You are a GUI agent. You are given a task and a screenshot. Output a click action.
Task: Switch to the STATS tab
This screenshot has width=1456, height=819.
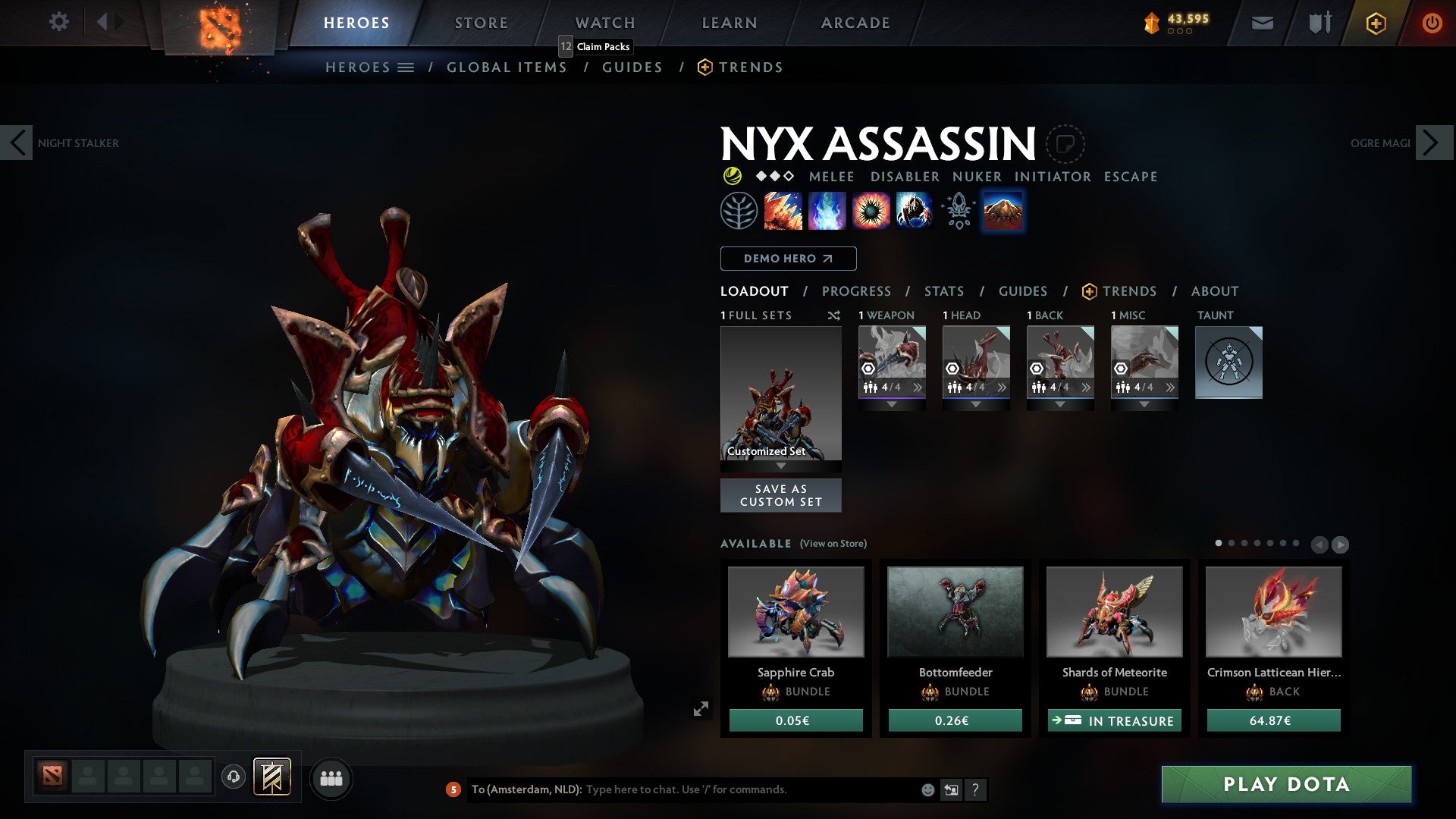pos(943,290)
